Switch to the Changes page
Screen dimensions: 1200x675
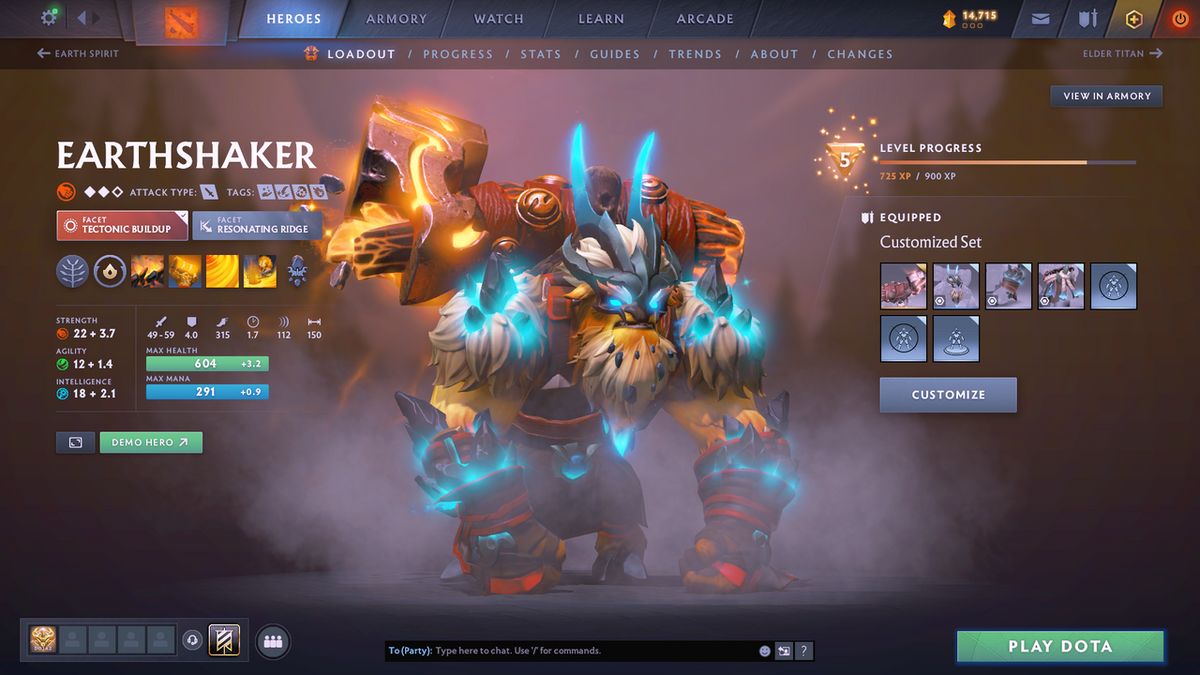pos(860,54)
